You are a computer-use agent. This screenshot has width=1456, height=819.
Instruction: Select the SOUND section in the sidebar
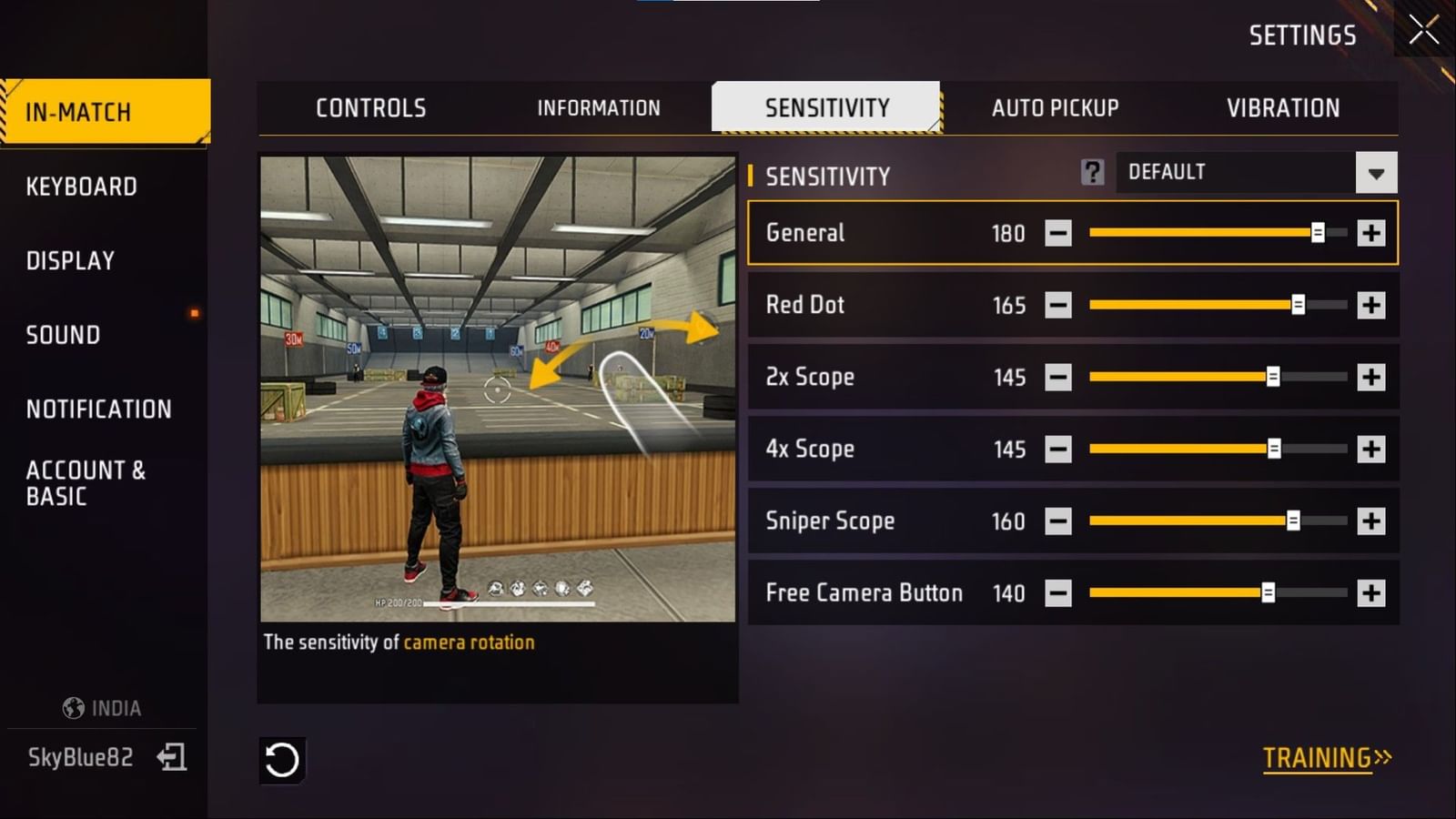(62, 335)
